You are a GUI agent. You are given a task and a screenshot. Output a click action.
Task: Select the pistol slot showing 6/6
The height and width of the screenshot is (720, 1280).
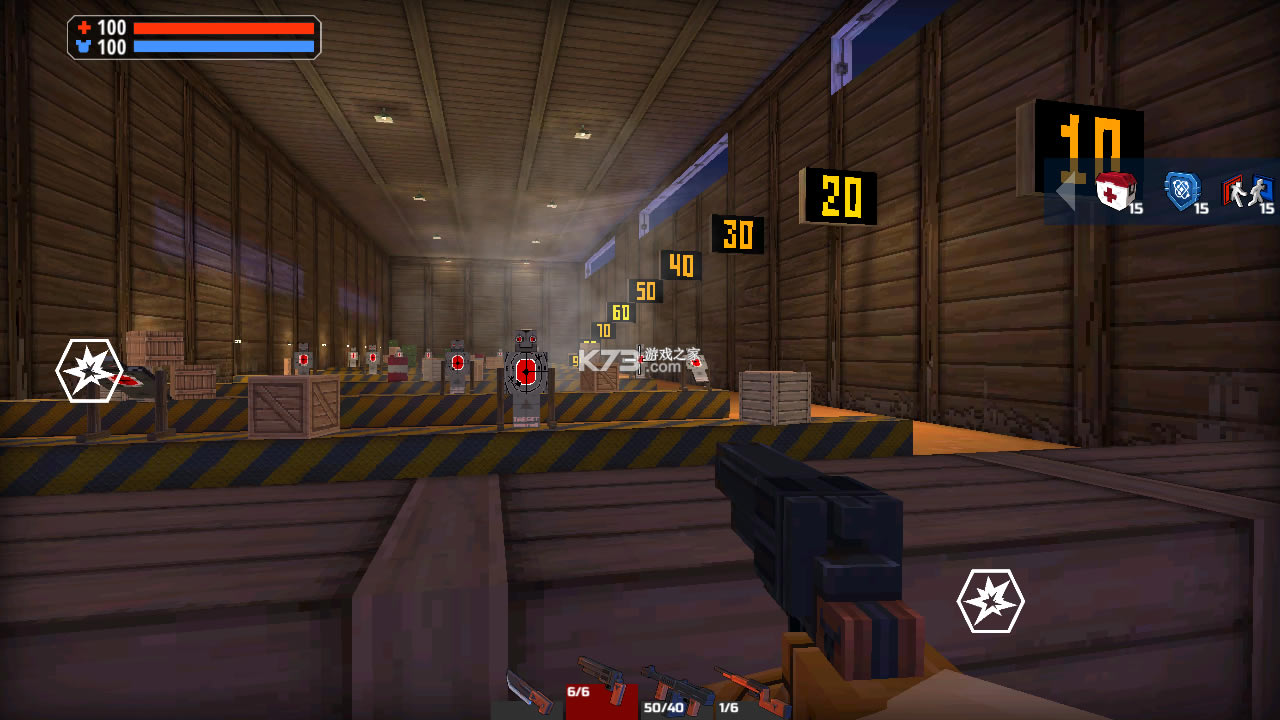pyautogui.click(x=601, y=688)
